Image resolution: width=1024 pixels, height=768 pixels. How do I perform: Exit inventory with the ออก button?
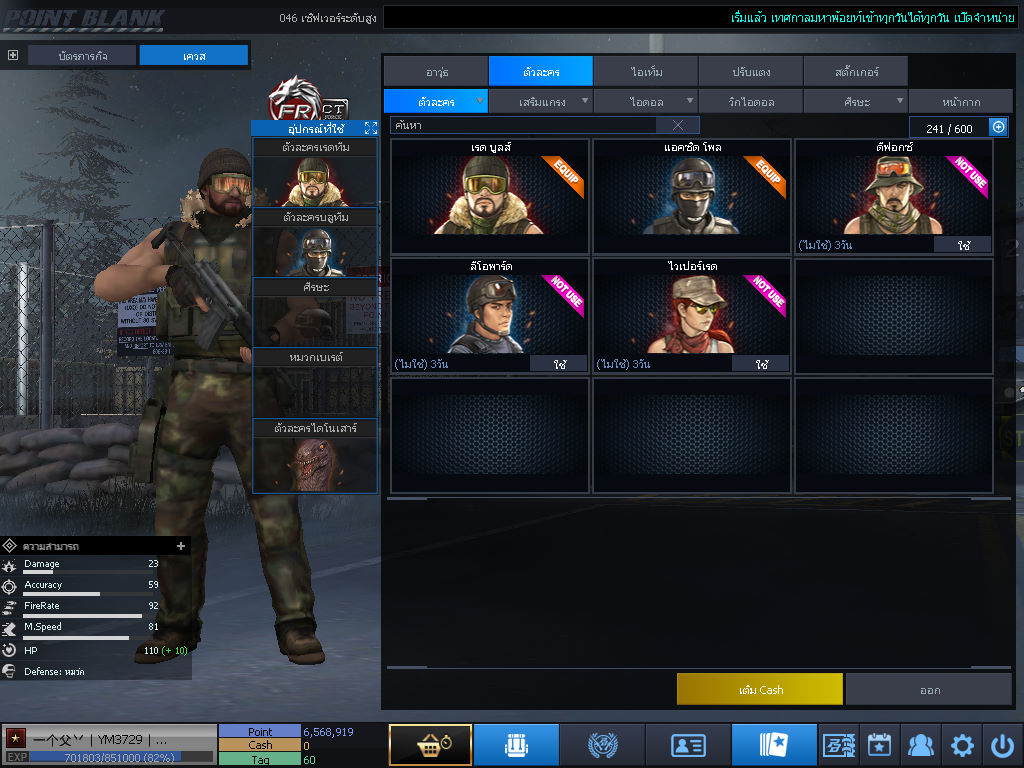point(929,689)
